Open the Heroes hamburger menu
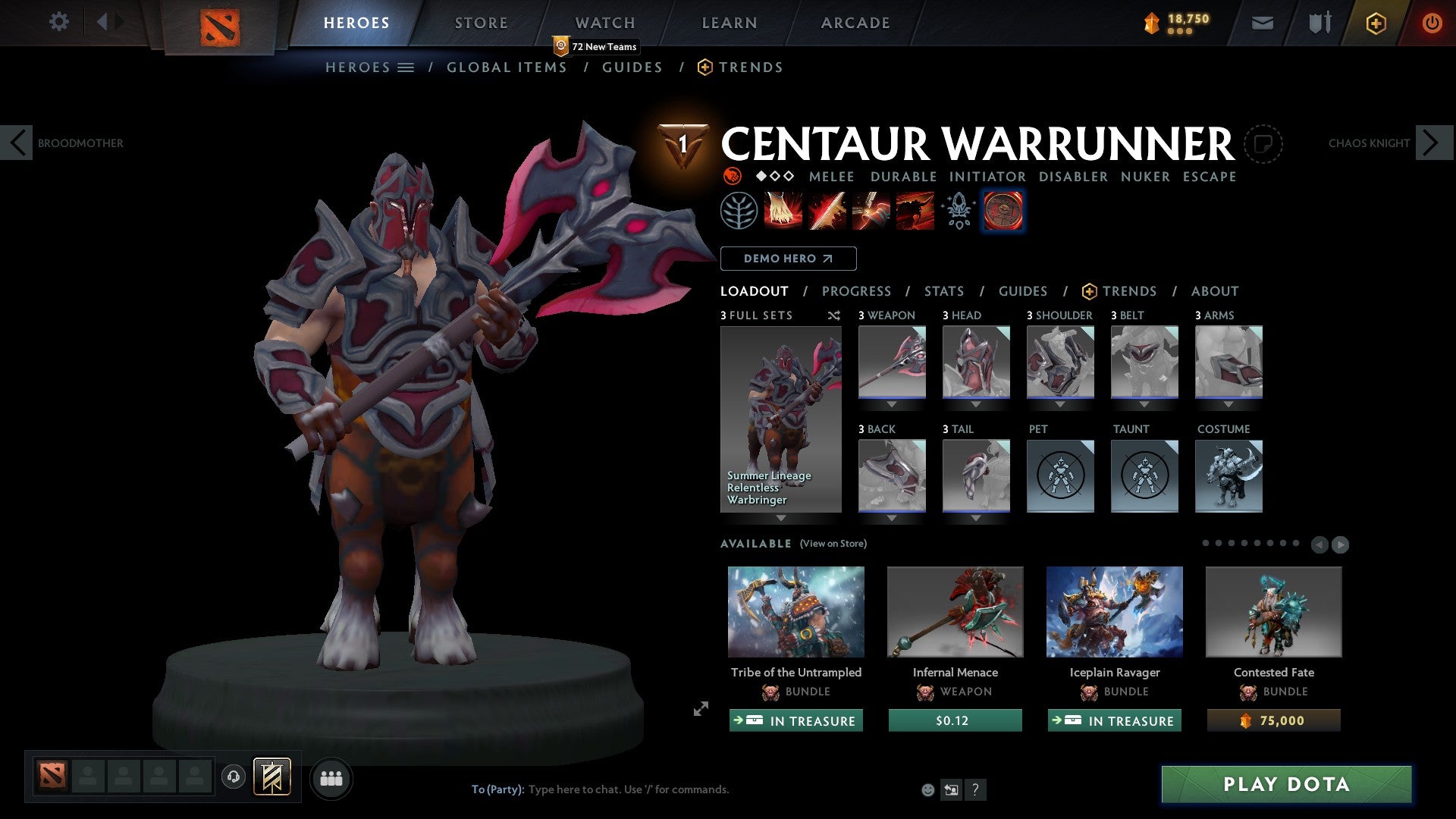Viewport: 1456px width, 819px height. (406, 67)
